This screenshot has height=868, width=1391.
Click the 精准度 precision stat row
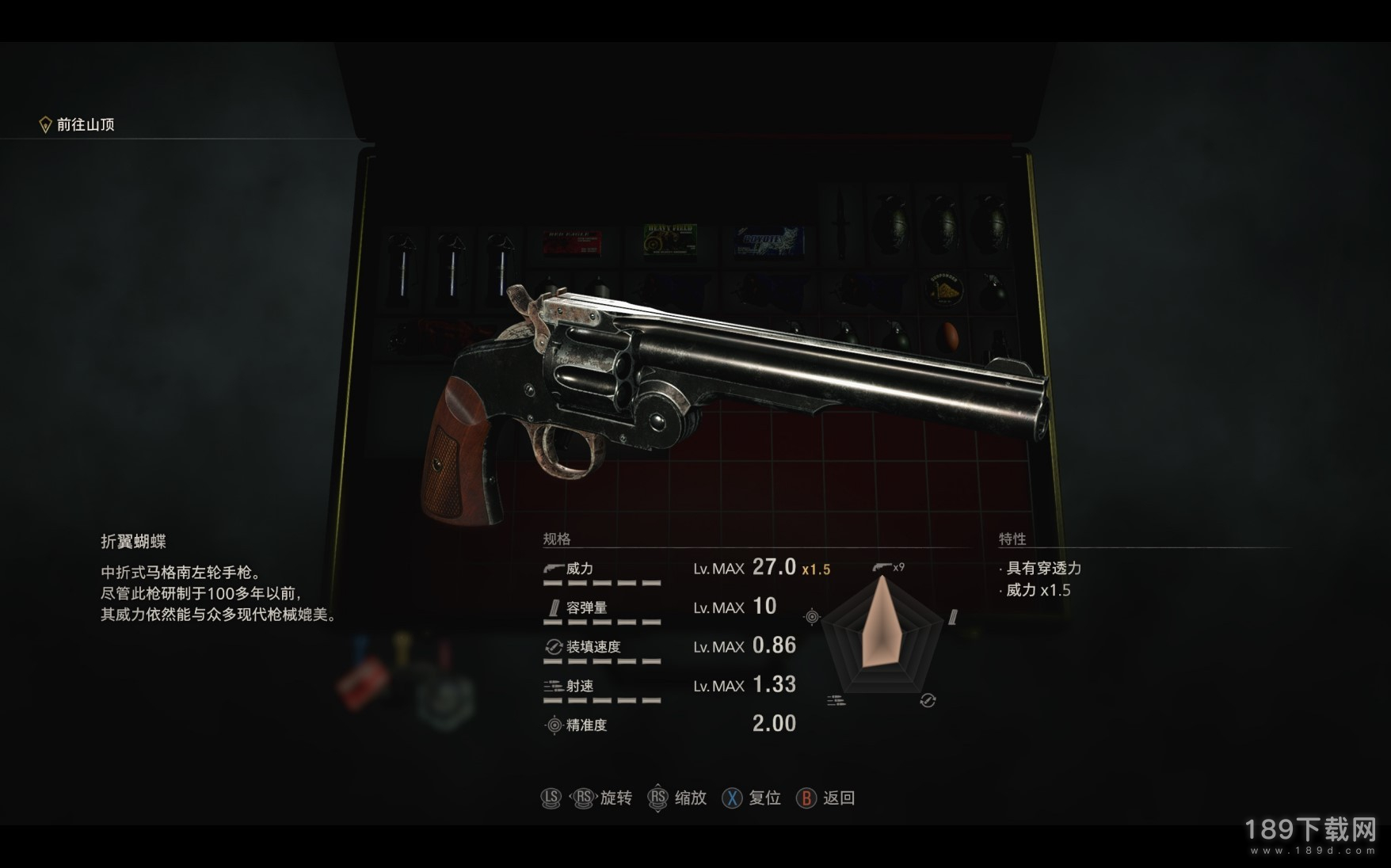point(670,724)
